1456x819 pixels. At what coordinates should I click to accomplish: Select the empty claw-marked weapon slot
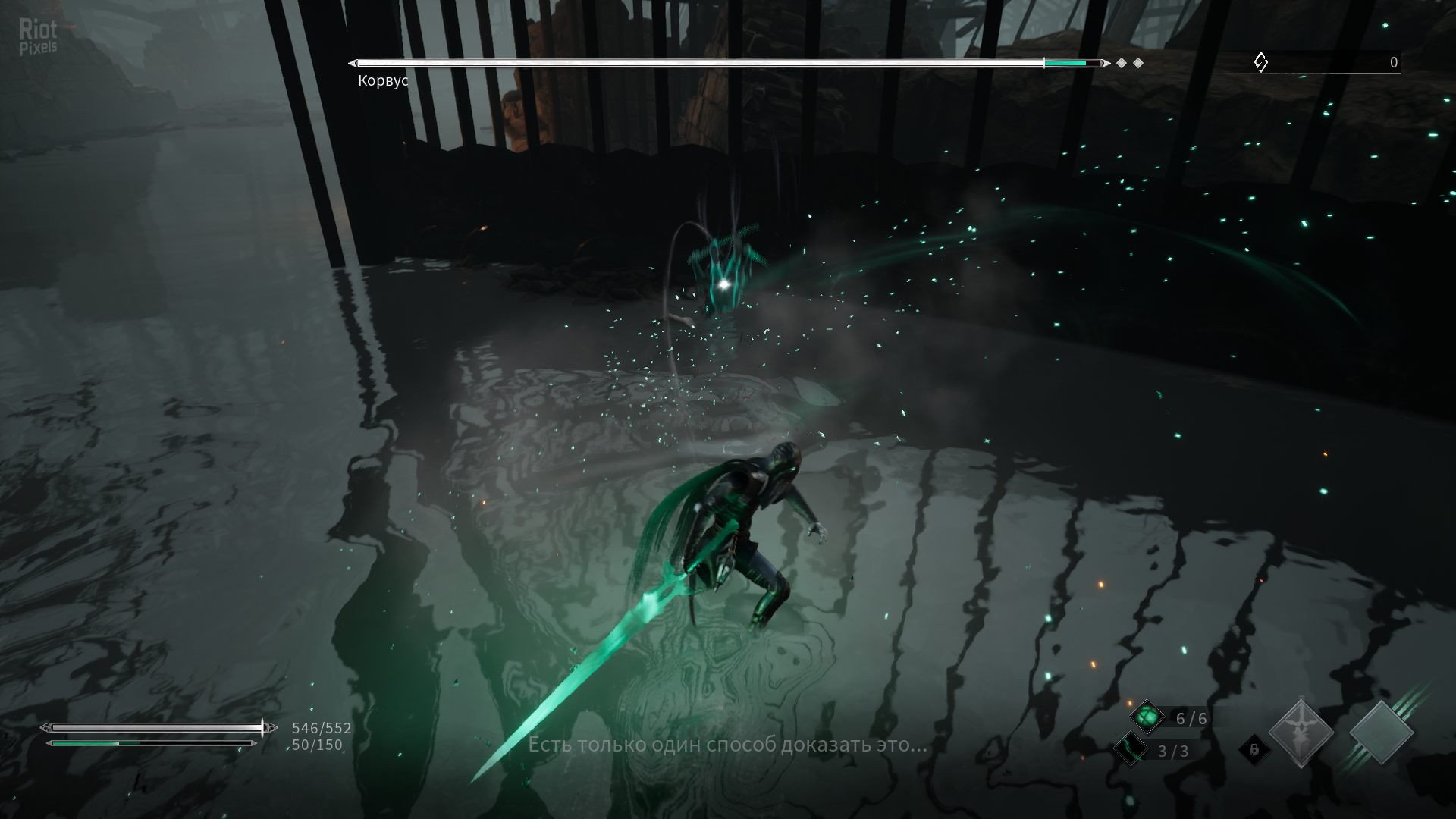1382,733
